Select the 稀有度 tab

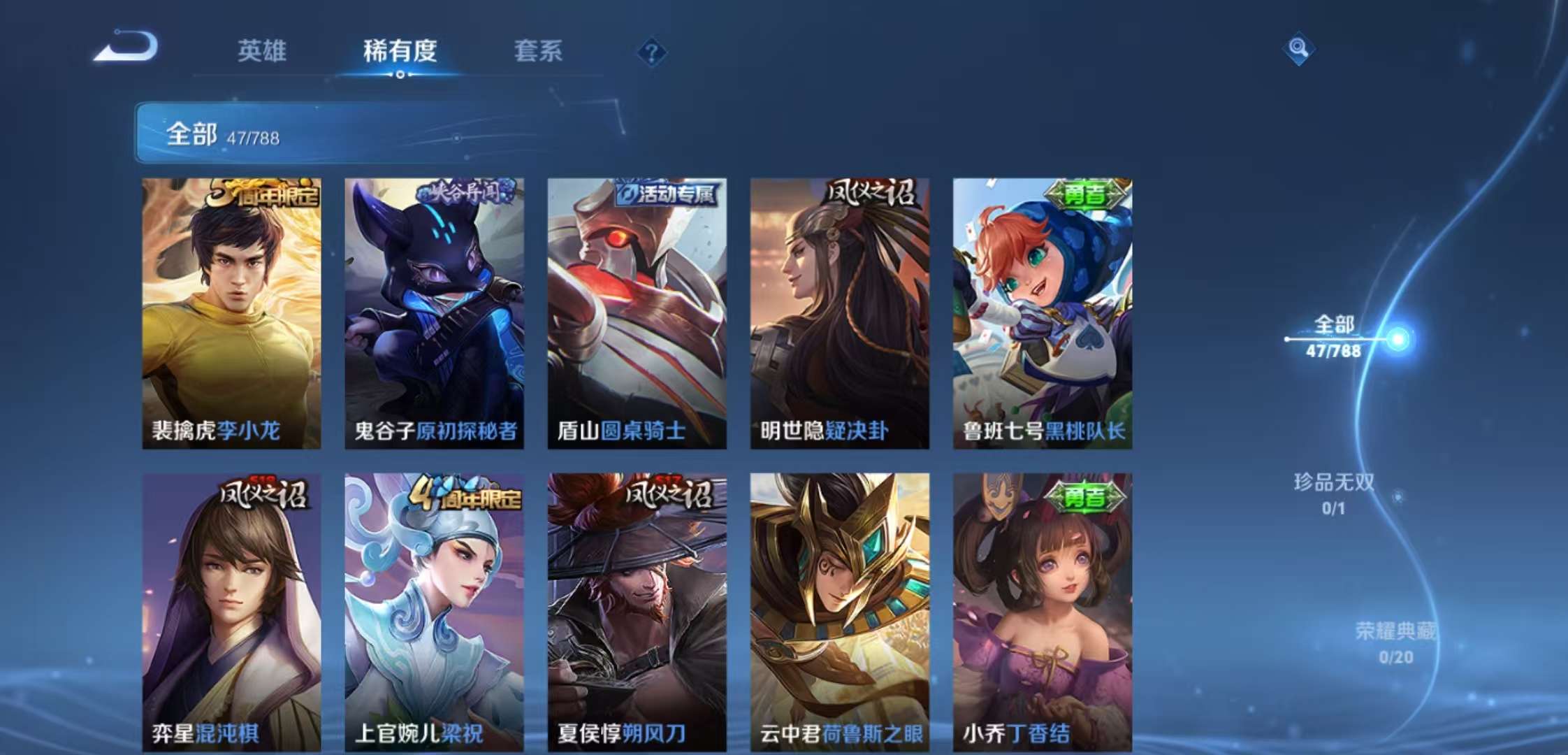(x=399, y=50)
